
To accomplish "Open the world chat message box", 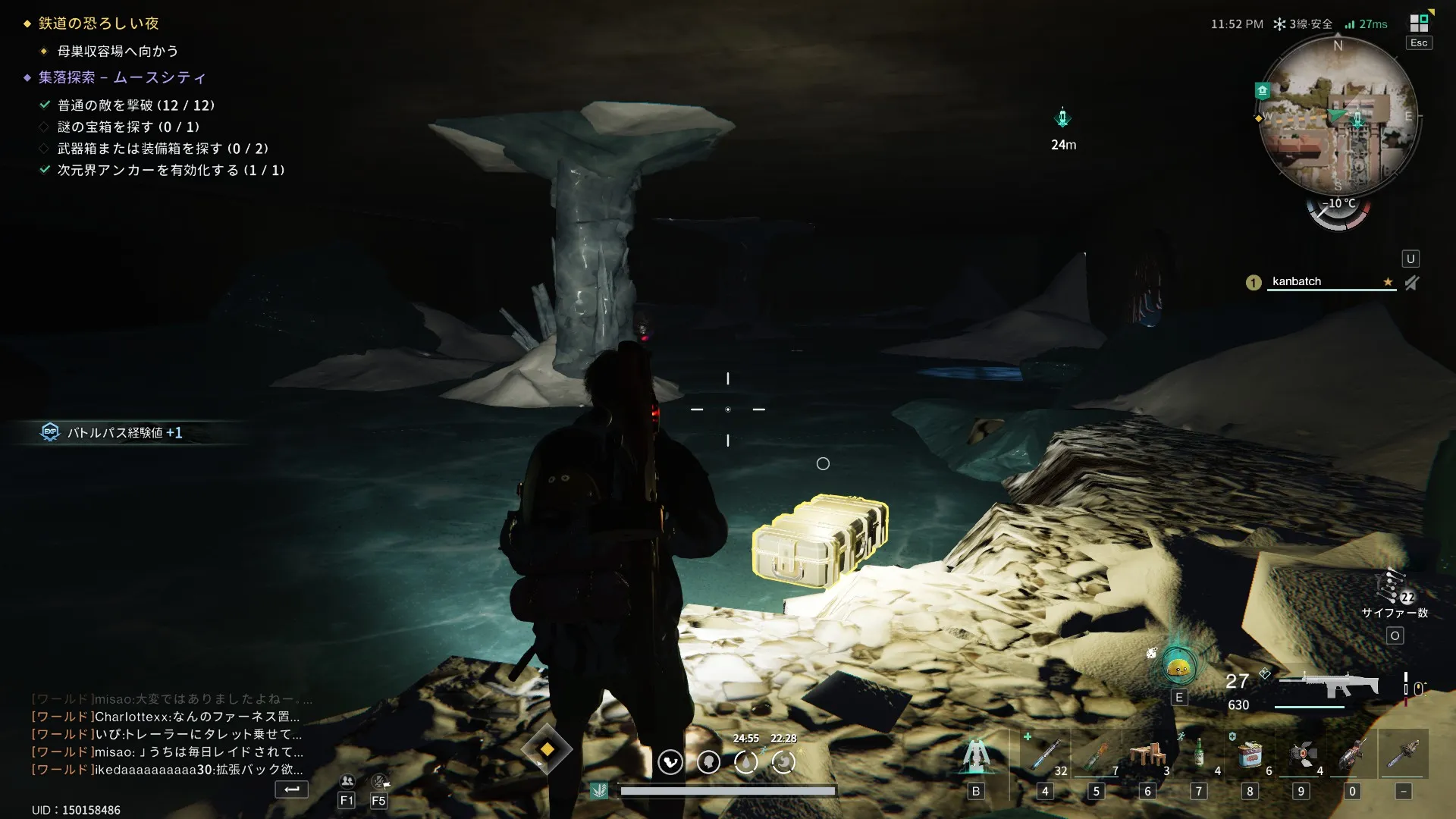I will tap(167, 734).
